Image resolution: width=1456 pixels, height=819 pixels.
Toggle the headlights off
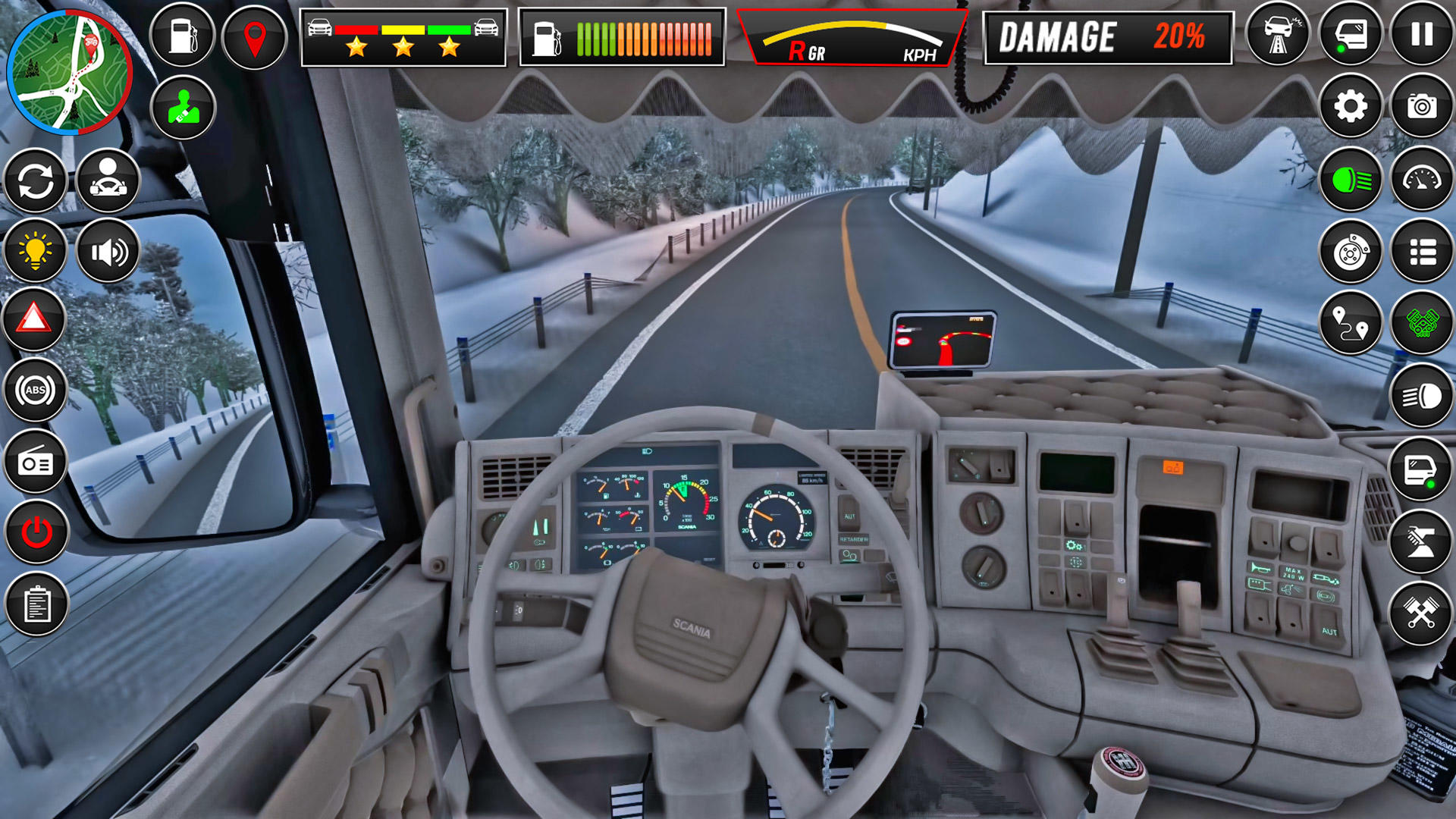1351,180
